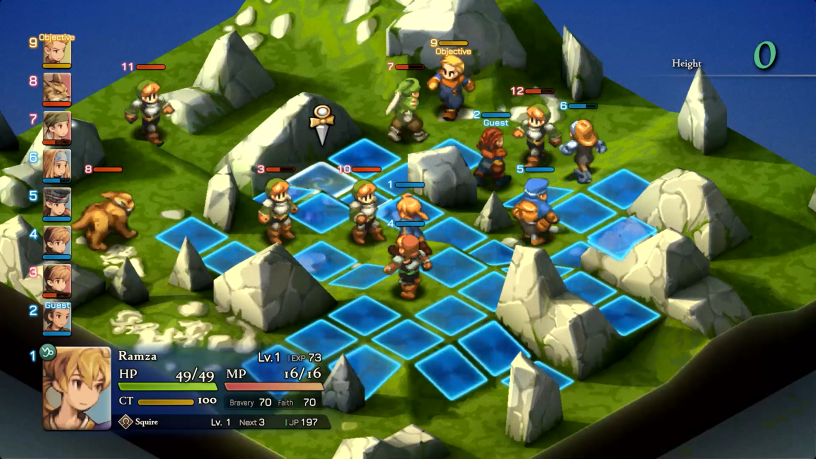
Task: Select the Guest unit marked number 2 on the field
Action: [x=491, y=155]
